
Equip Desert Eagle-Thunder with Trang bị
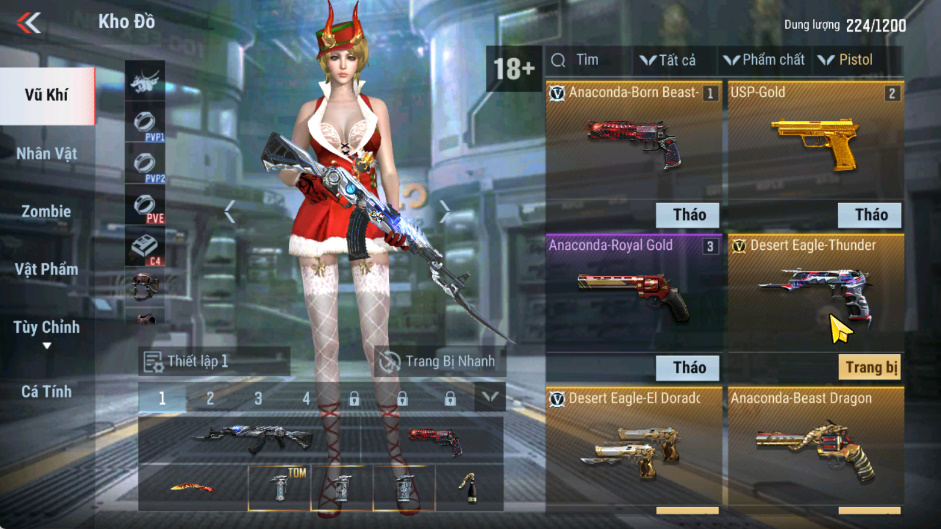pos(869,367)
